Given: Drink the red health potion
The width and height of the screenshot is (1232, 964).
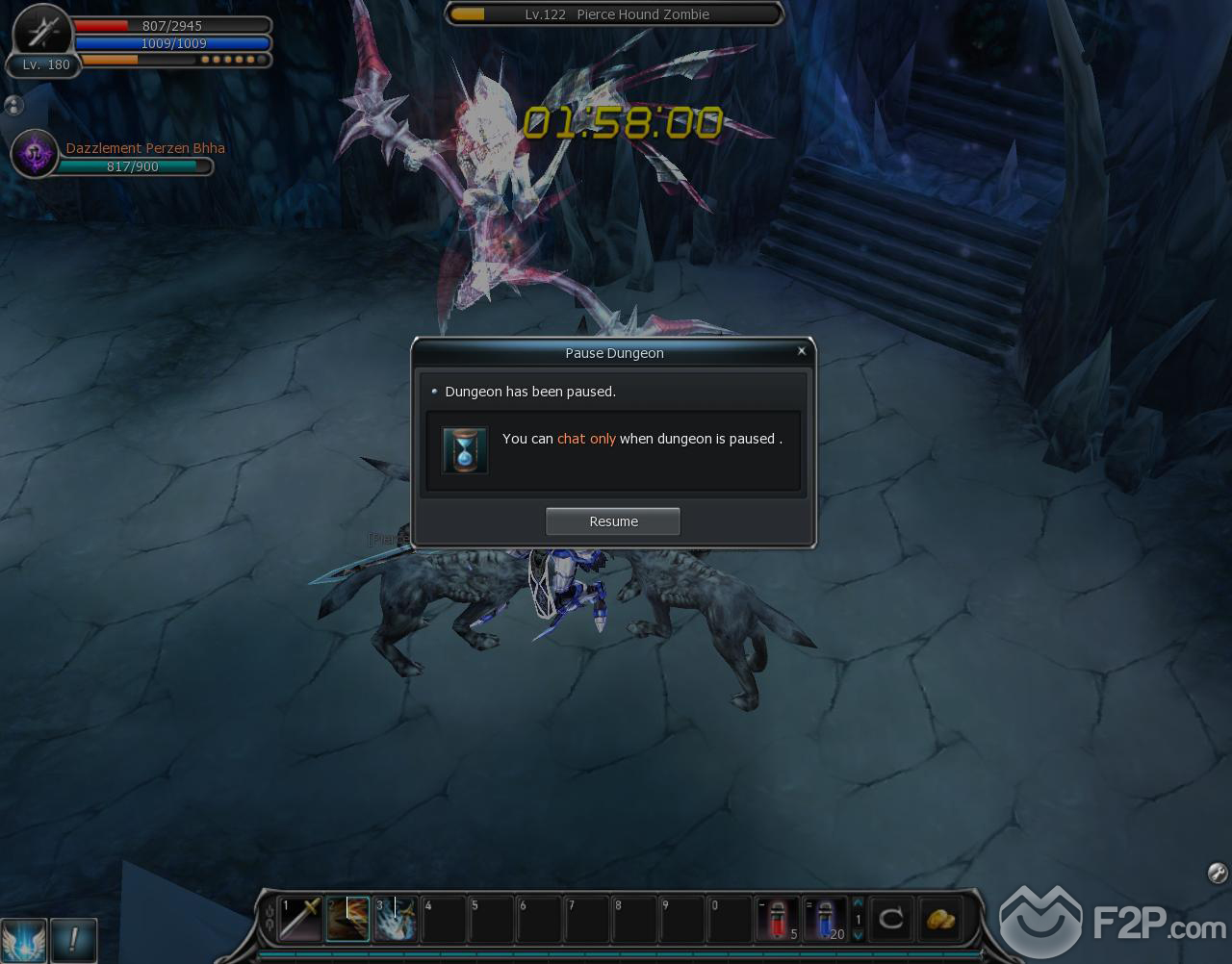Looking at the screenshot, I should pyautogui.click(x=778, y=919).
